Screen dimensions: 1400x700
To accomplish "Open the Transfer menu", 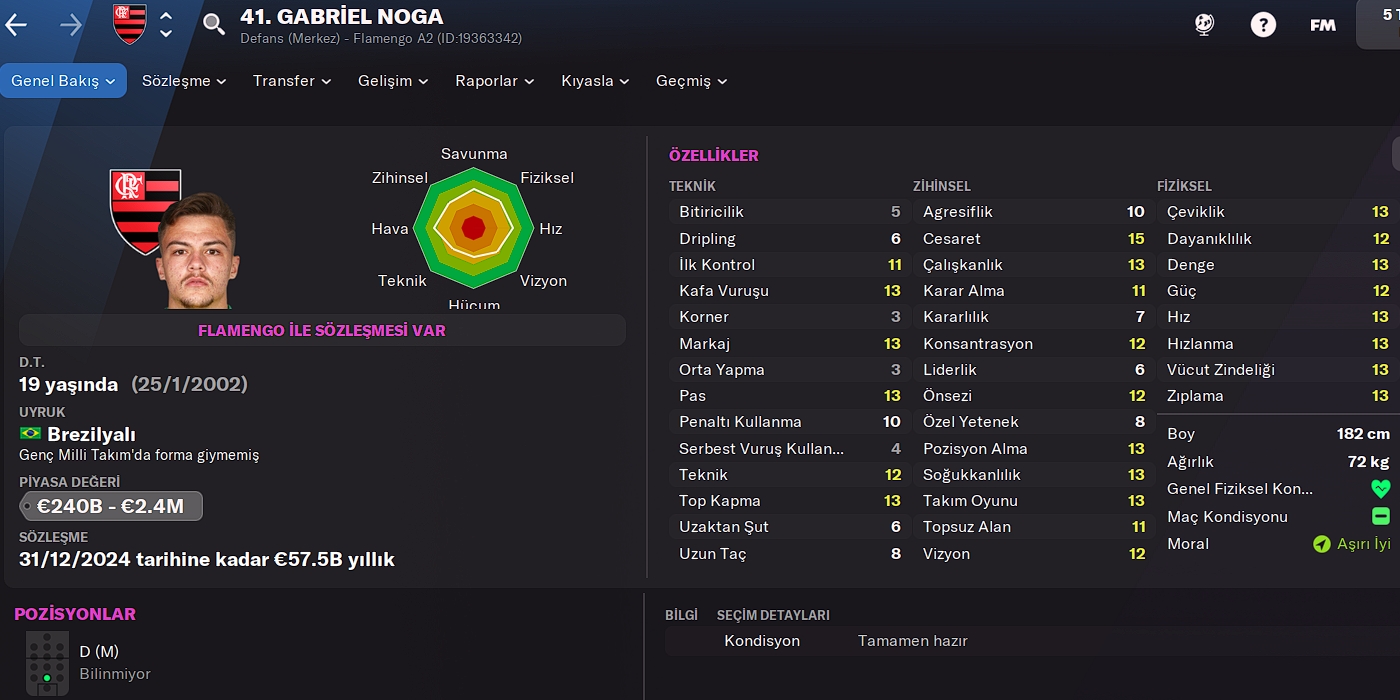I will point(292,81).
